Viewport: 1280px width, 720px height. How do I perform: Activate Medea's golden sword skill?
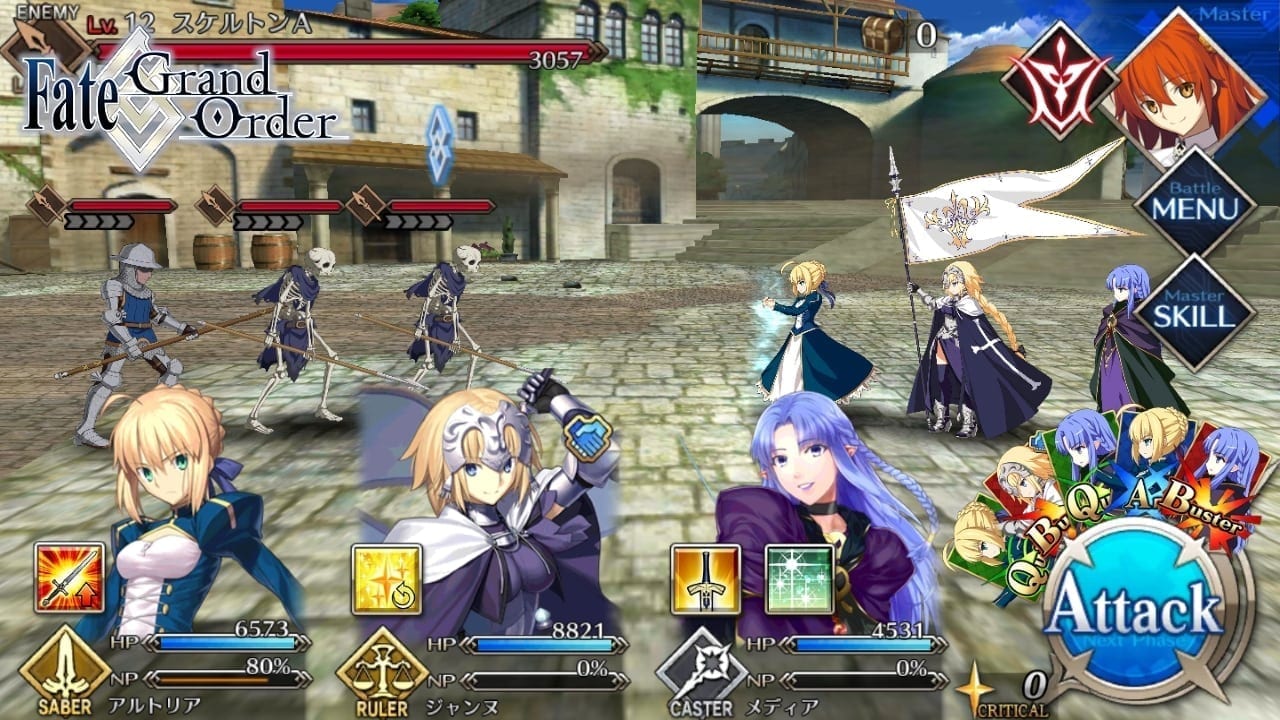(705, 578)
